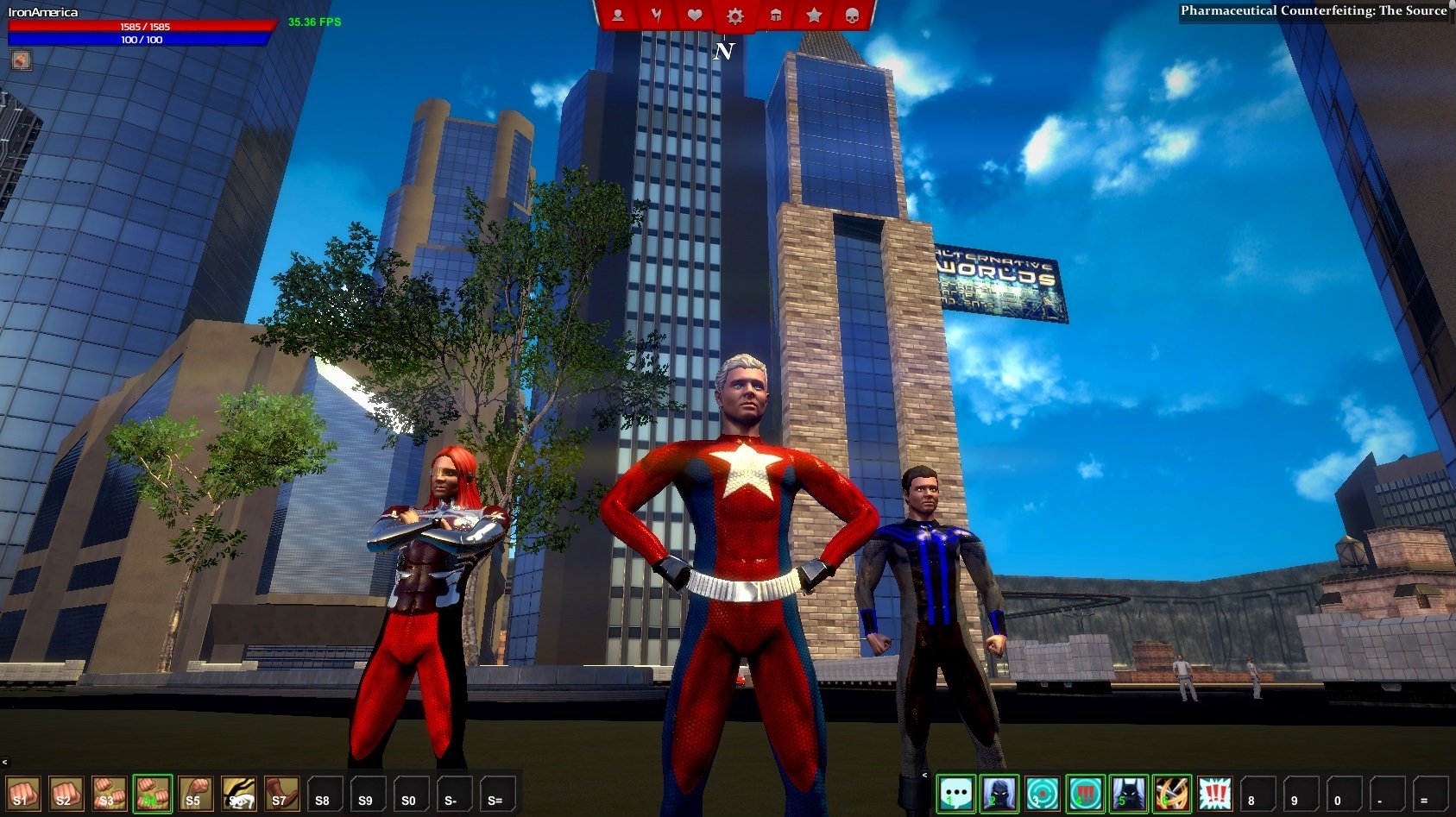The height and width of the screenshot is (817, 1456).
Task: Select the helmet icon in the top bar
Action: [x=774, y=15]
